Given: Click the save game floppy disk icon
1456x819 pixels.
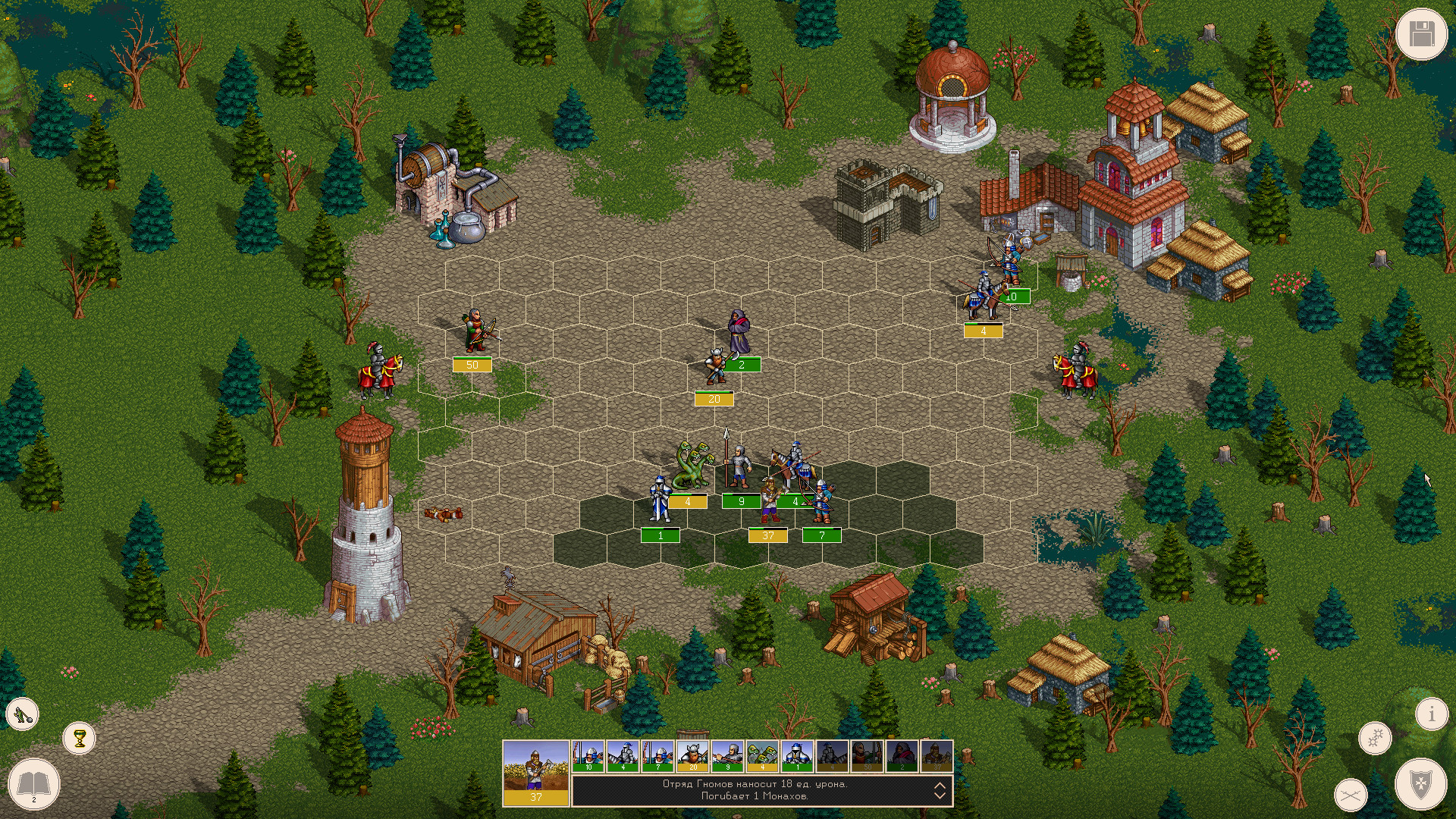Looking at the screenshot, I should (x=1423, y=33).
